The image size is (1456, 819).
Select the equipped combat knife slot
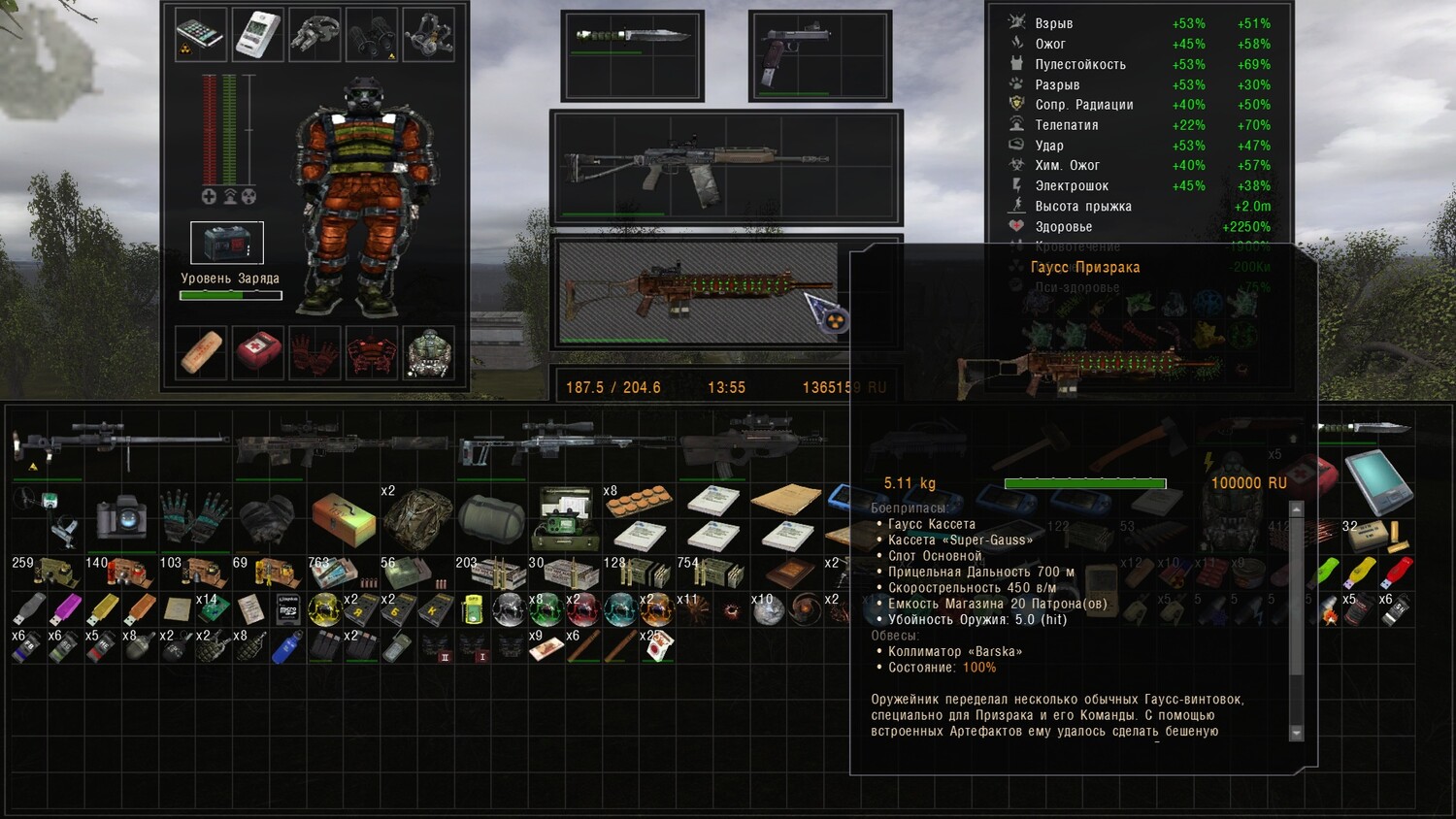coord(632,39)
